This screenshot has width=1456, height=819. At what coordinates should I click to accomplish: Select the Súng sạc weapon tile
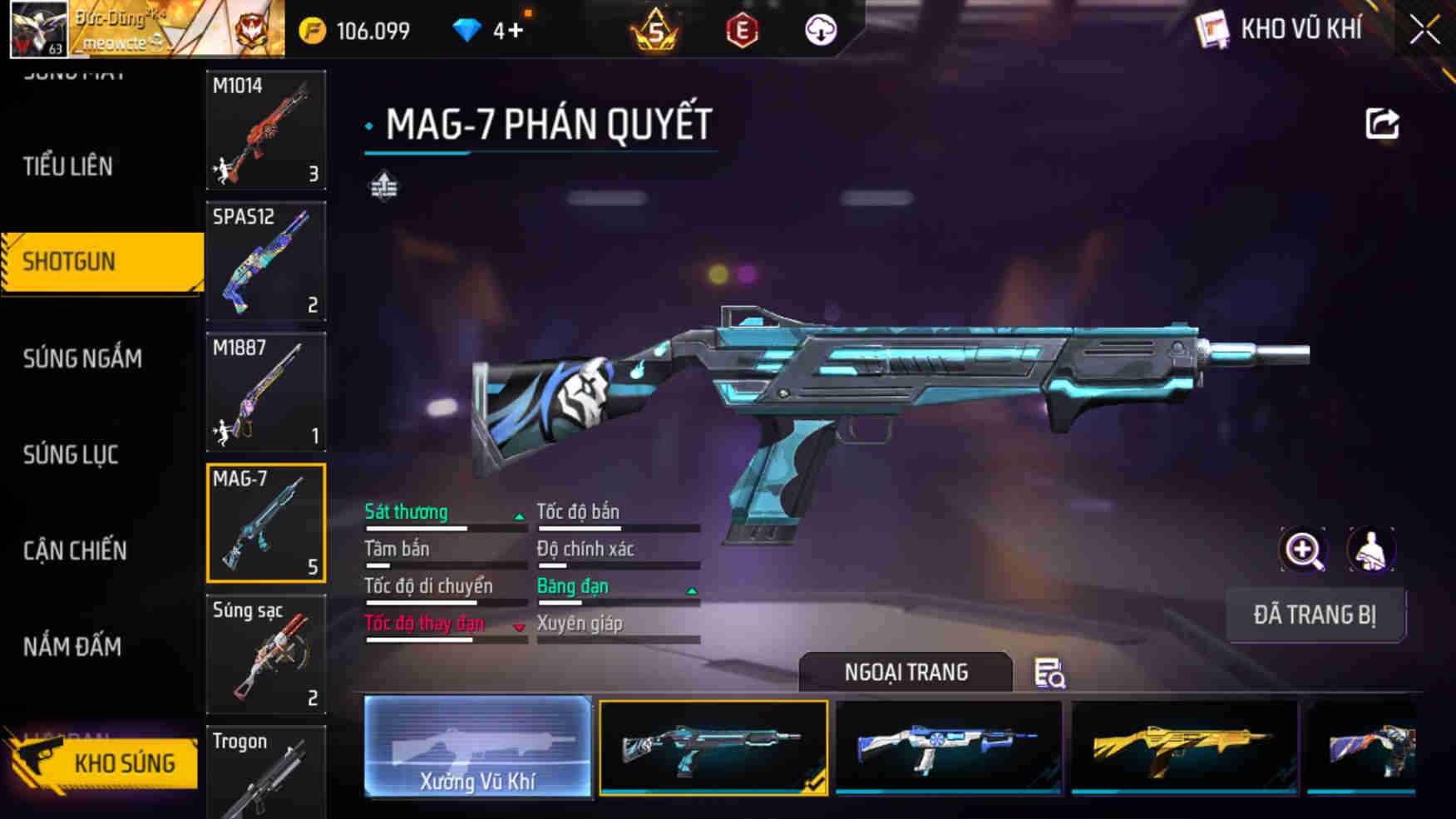266,654
